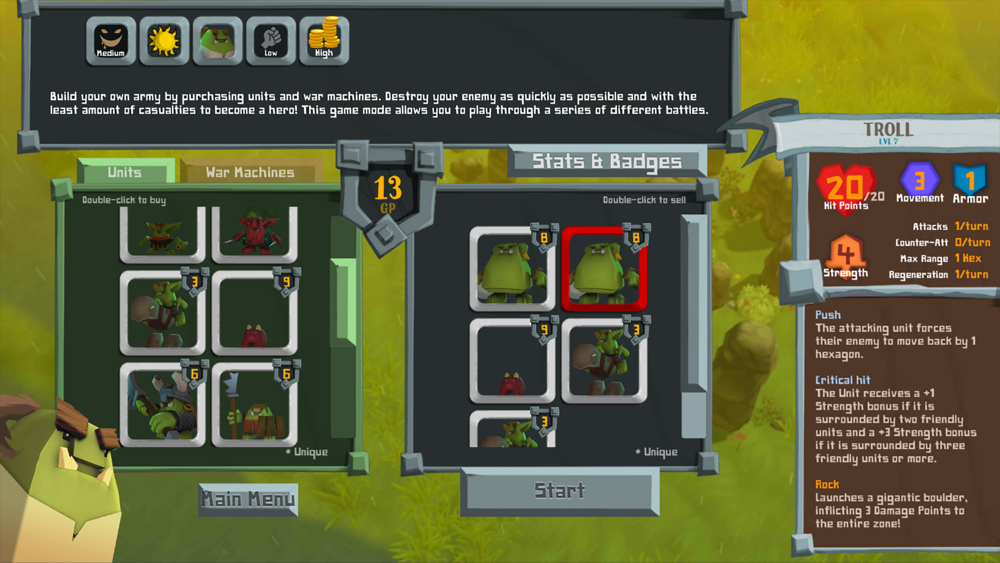Click the grey fist Low icon
1000x563 pixels.
(271, 41)
